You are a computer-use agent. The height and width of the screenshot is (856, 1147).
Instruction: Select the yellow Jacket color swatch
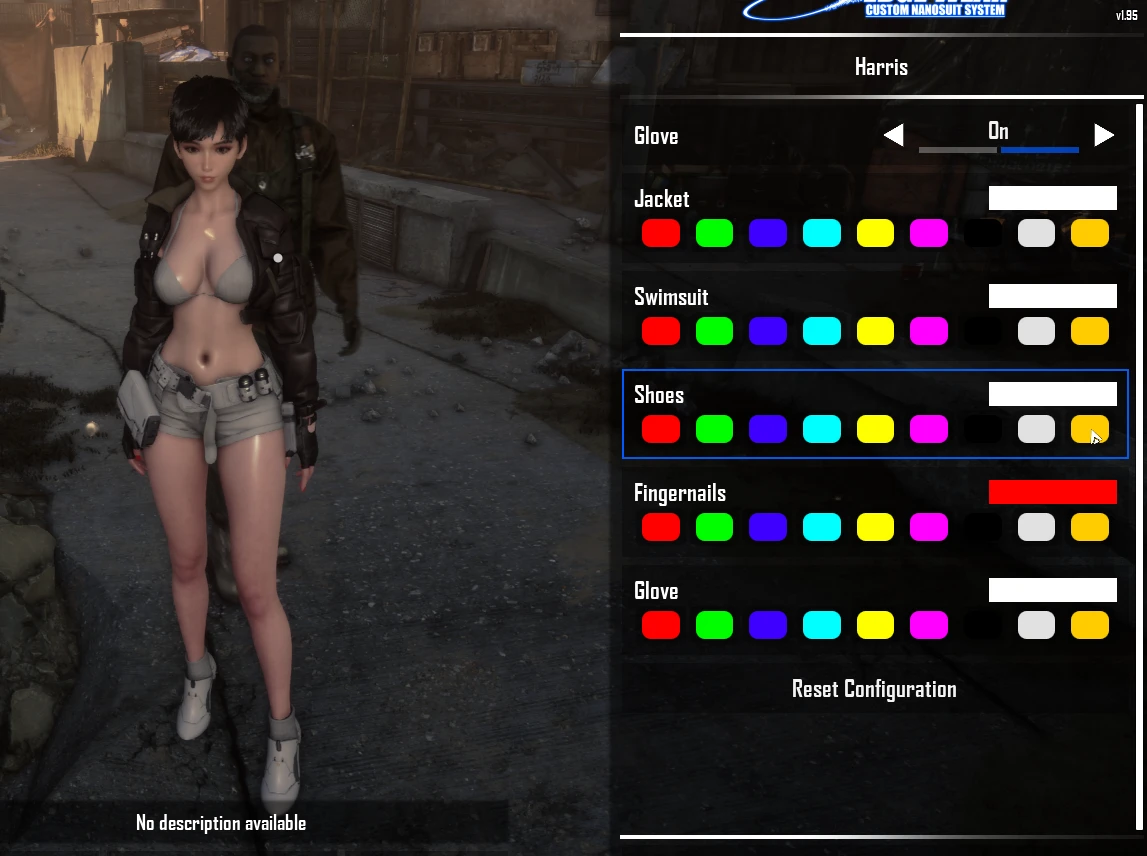point(875,233)
